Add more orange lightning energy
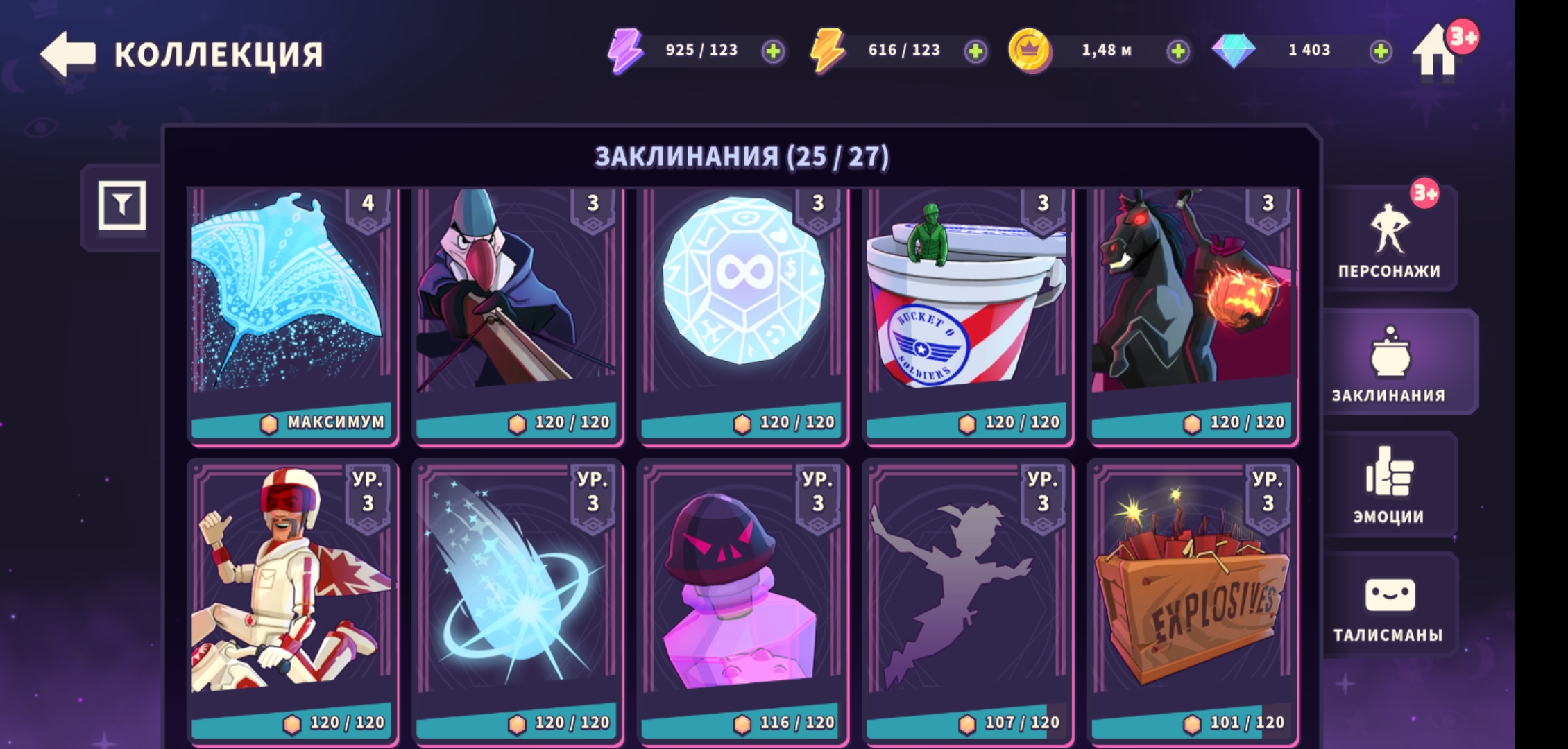 point(975,51)
